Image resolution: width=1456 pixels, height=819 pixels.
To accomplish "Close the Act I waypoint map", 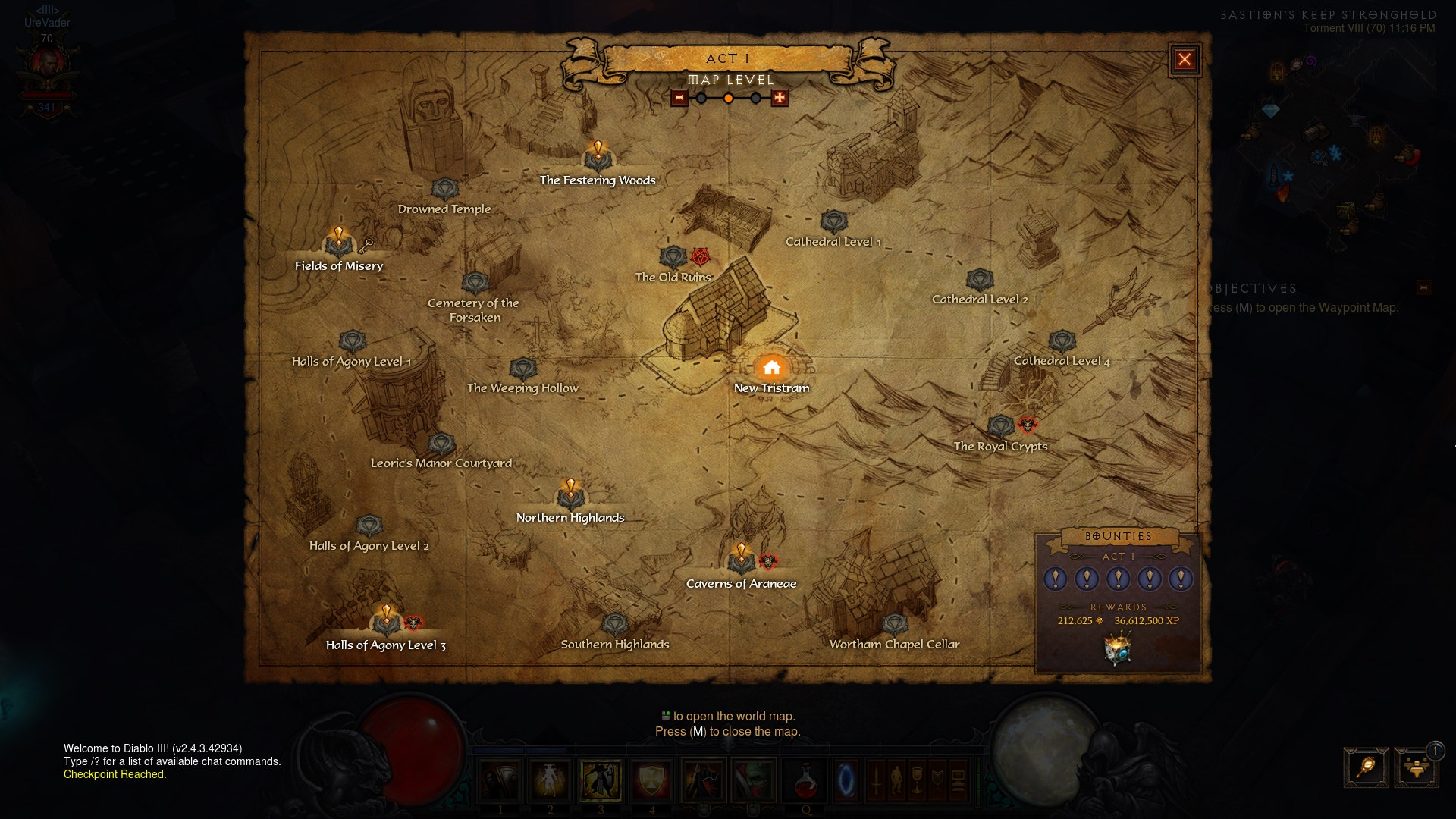I will tap(1185, 60).
